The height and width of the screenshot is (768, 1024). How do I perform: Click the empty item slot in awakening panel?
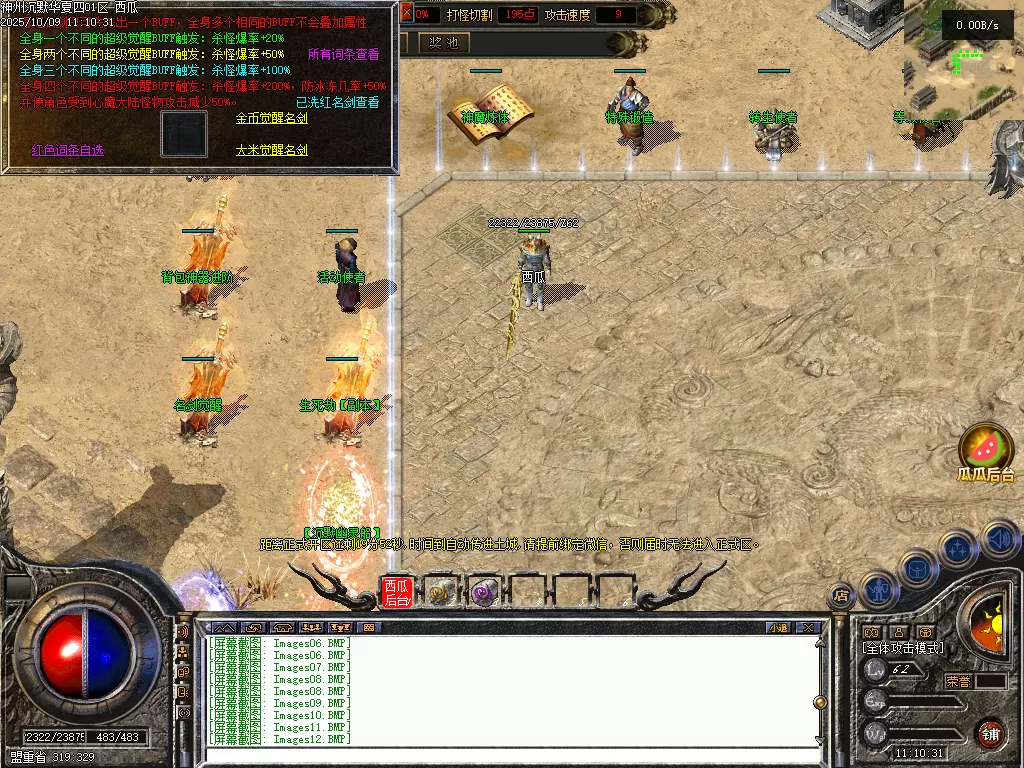[x=184, y=134]
